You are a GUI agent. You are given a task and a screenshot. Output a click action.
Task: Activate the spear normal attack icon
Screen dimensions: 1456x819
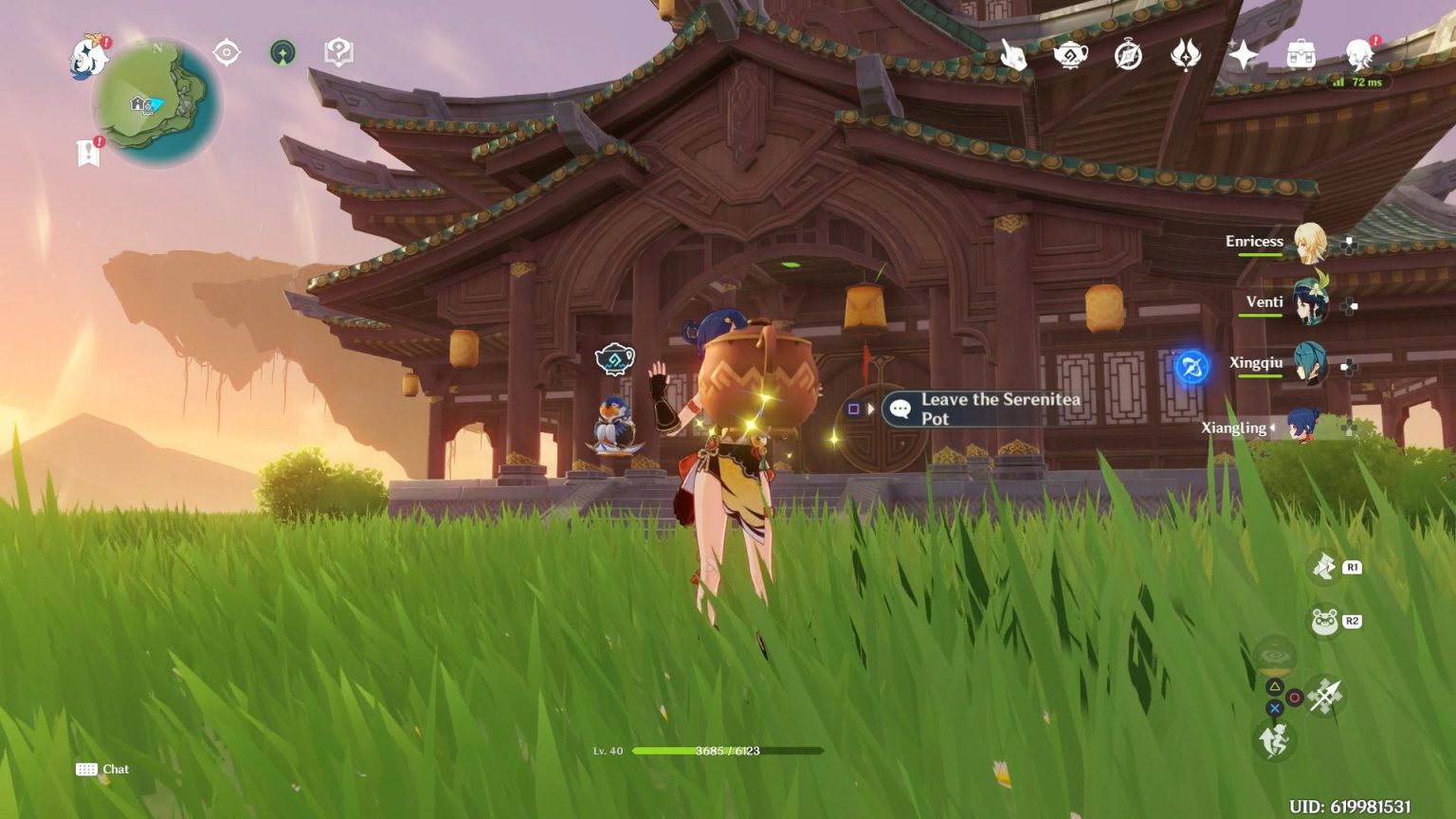coord(1324,697)
